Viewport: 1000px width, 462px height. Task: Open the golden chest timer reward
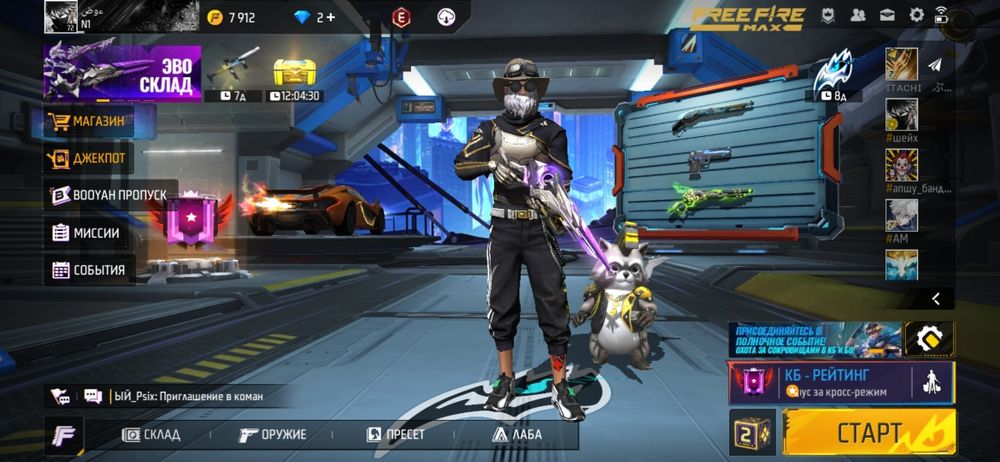[296, 77]
